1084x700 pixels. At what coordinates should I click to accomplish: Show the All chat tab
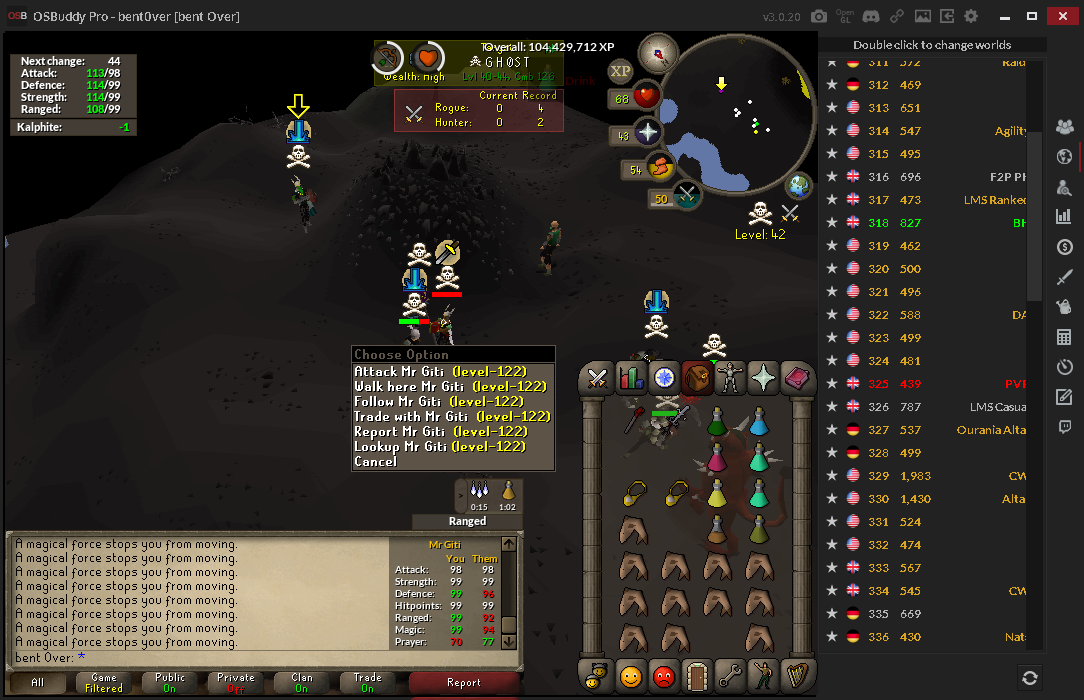38,683
